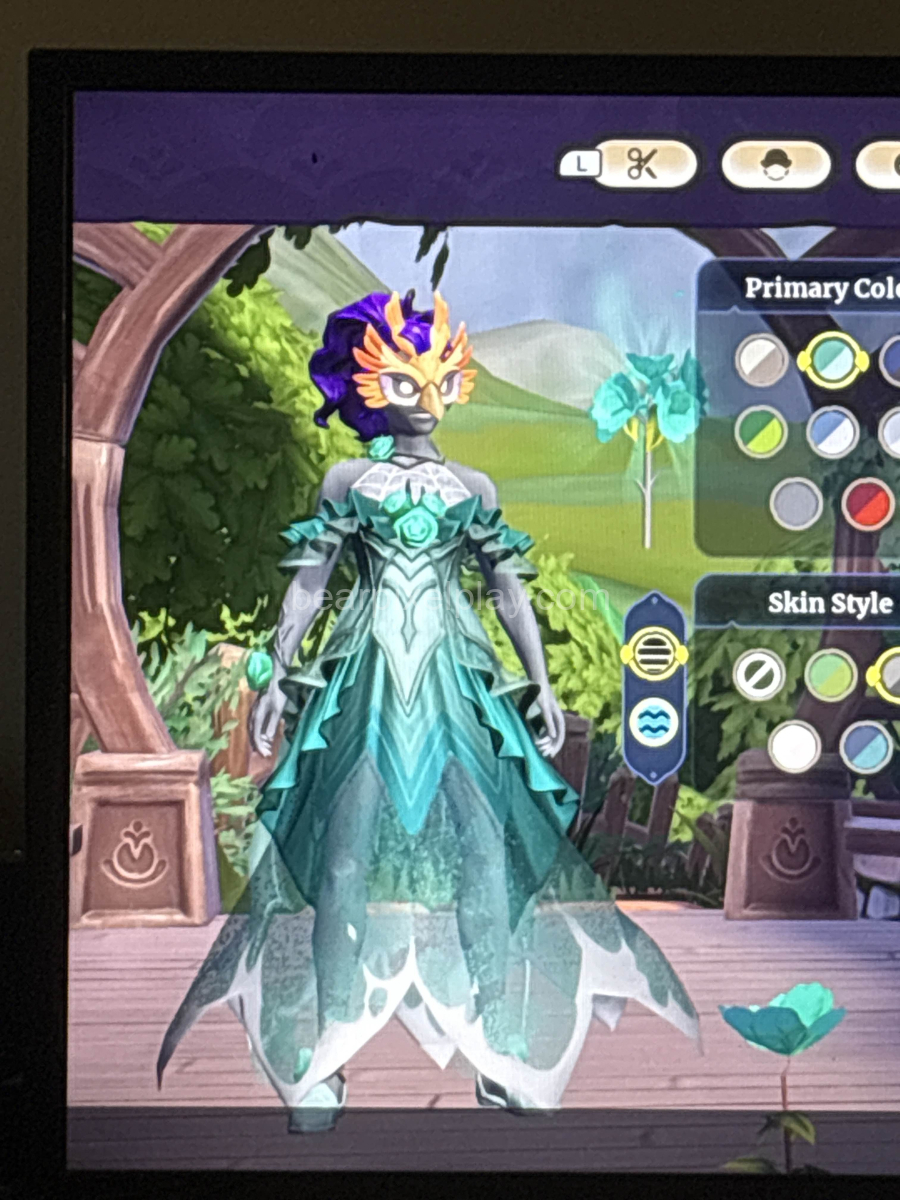Pick the green and lime primary color
Image resolution: width=900 pixels, height=1200 pixels.
[761, 432]
